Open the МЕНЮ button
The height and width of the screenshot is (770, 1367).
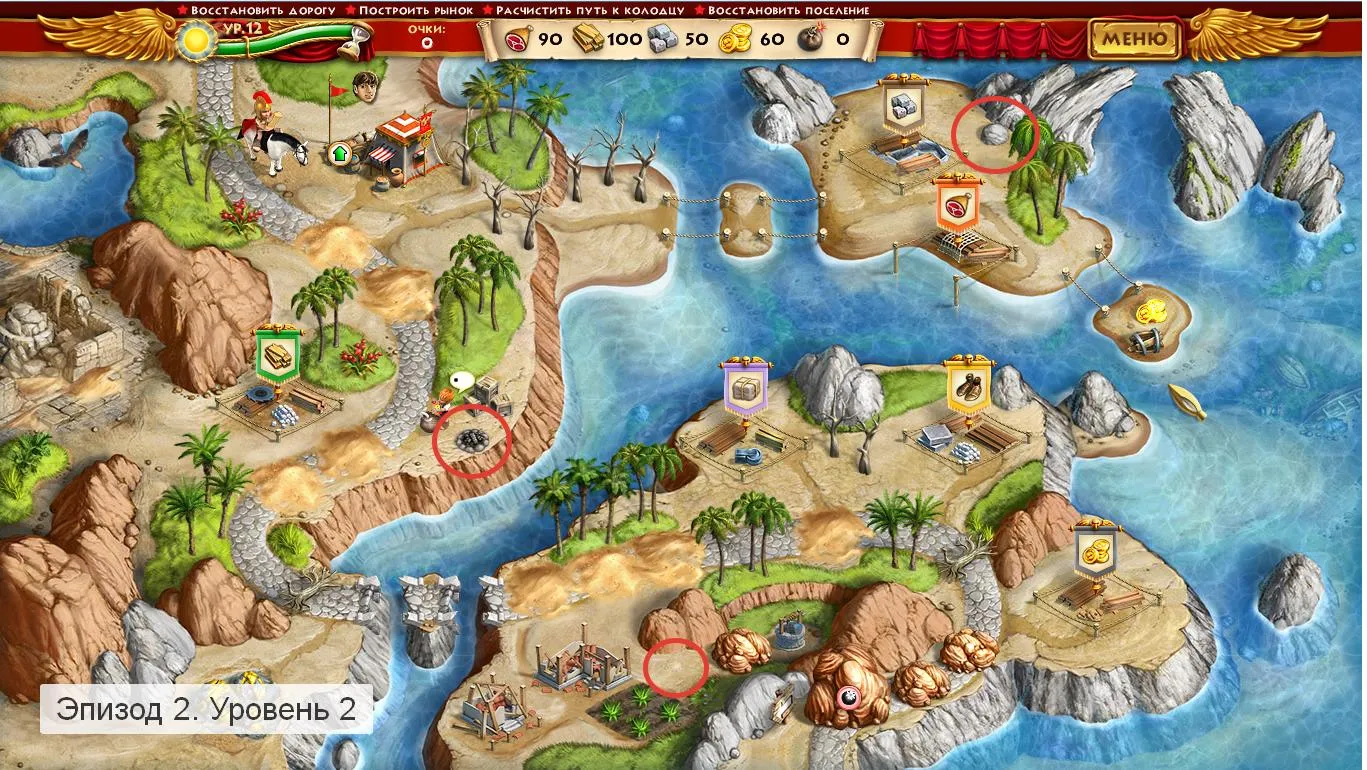coord(1135,39)
